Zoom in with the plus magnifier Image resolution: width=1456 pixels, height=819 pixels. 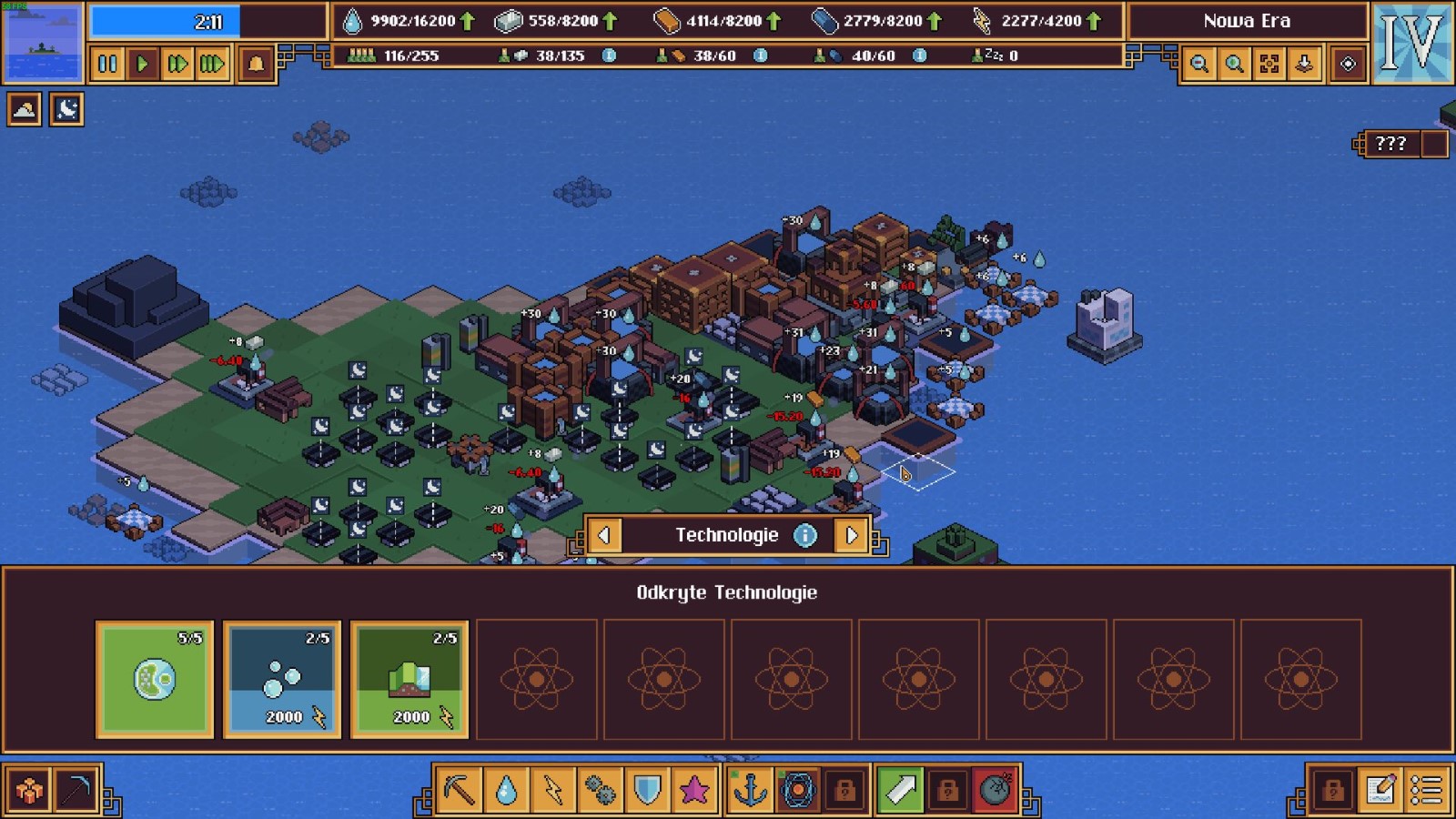coord(1234,64)
